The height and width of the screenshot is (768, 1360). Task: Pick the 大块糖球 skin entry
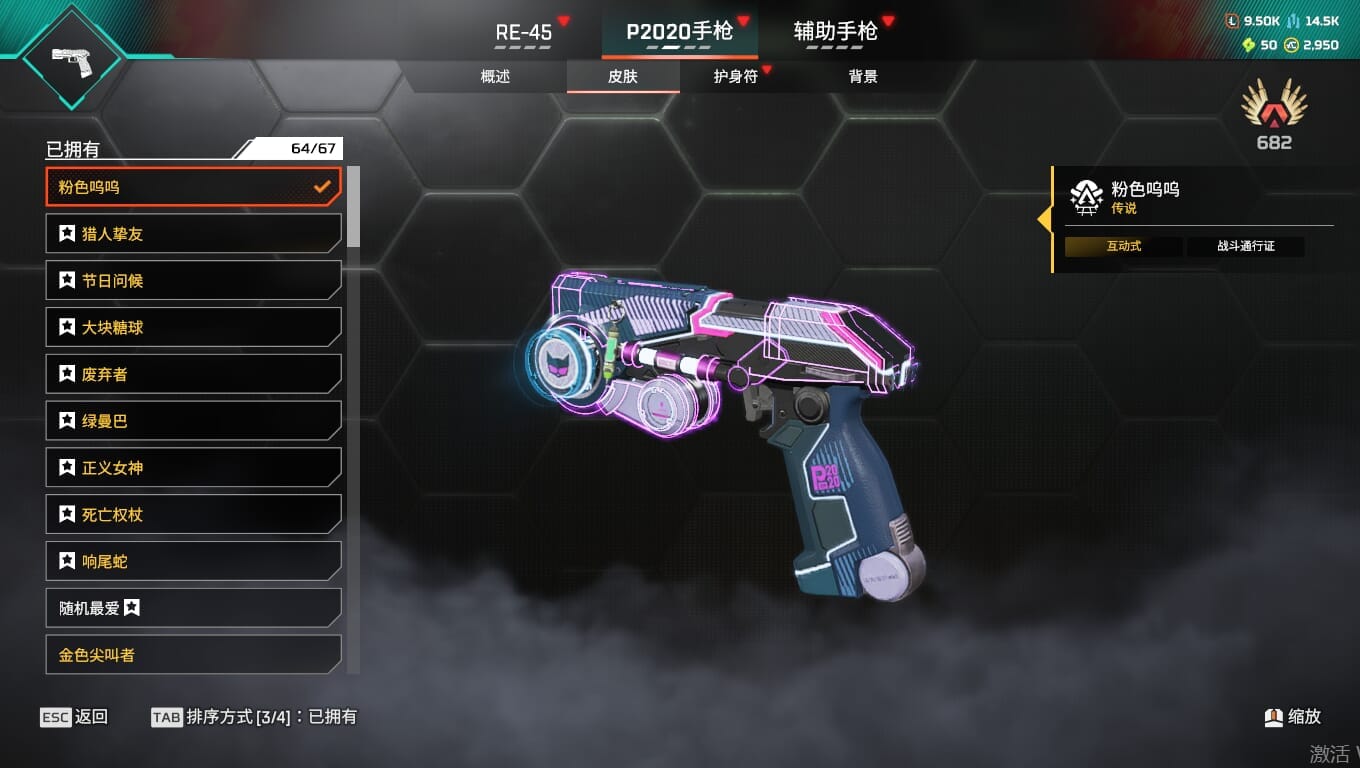click(x=194, y=327)
